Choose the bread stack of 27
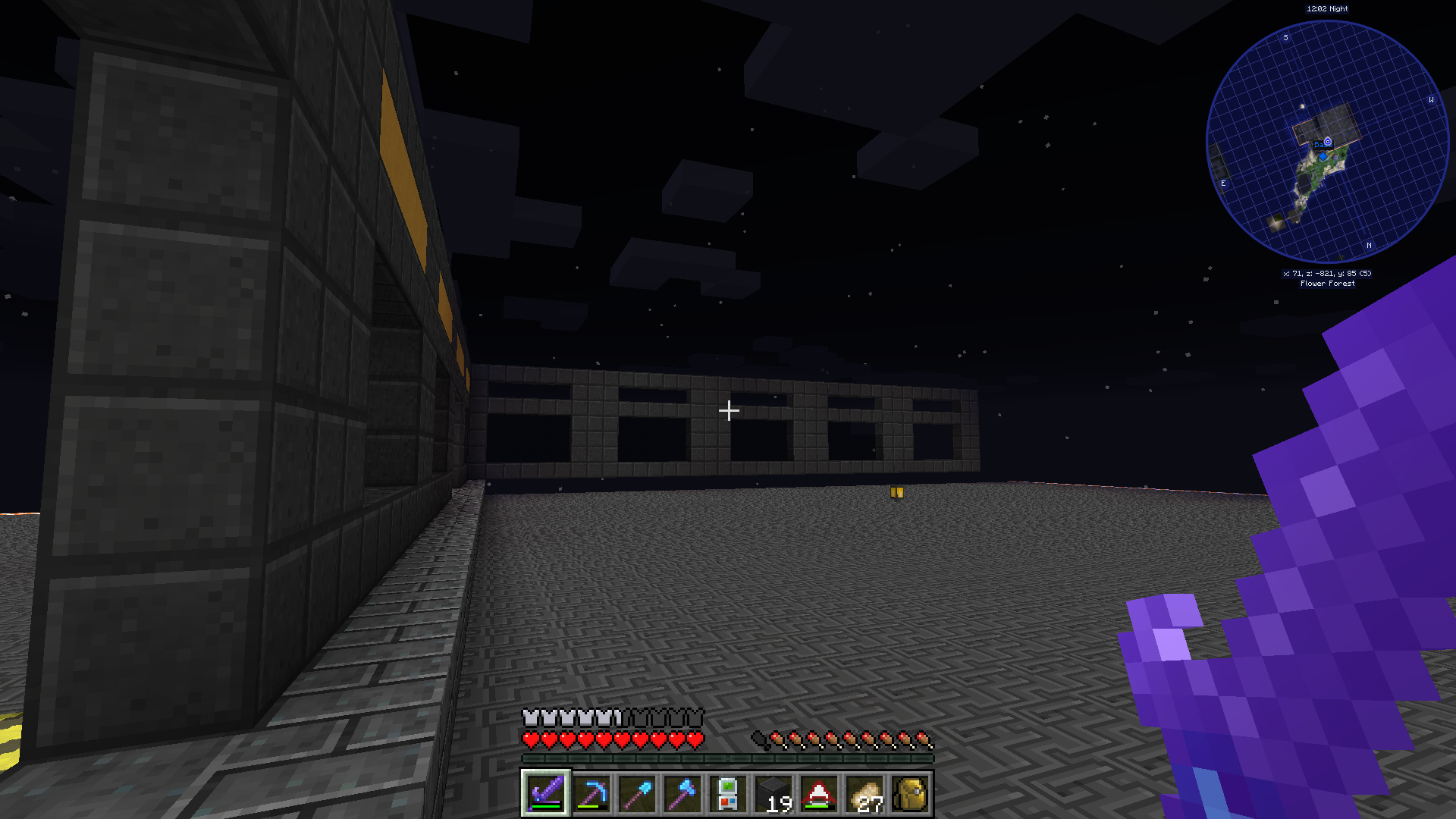The image size is (1456, 819). click(x=864, y=793)
